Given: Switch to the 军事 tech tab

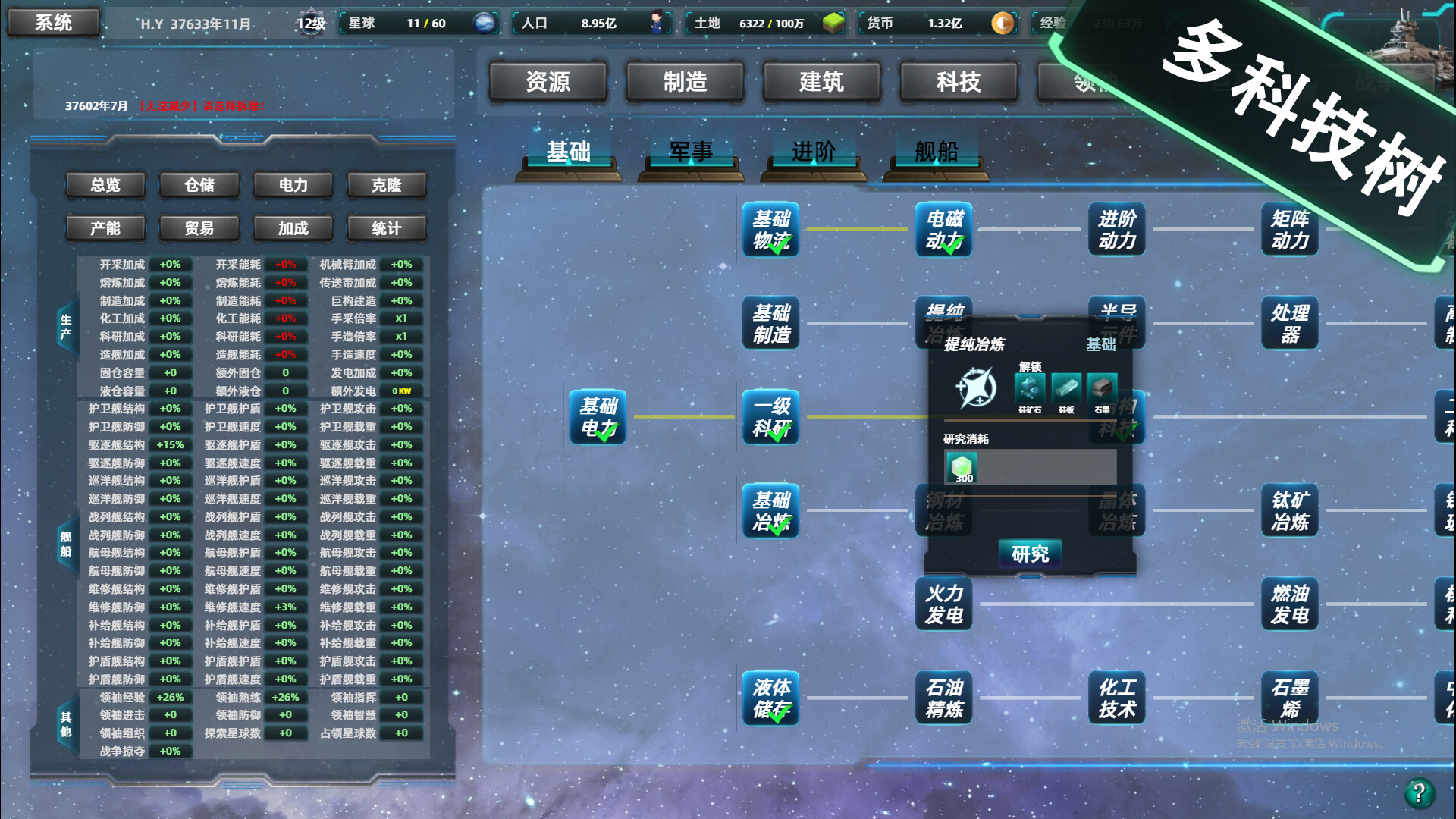Looking at the screenshot, I should click(x=689, y=152).
